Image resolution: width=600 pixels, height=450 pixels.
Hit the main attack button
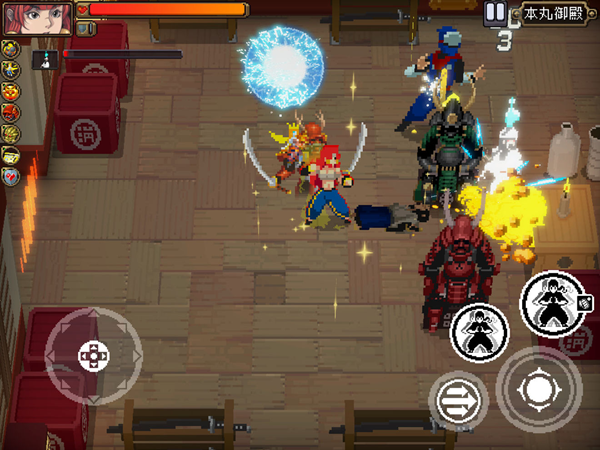click(540, 389)
